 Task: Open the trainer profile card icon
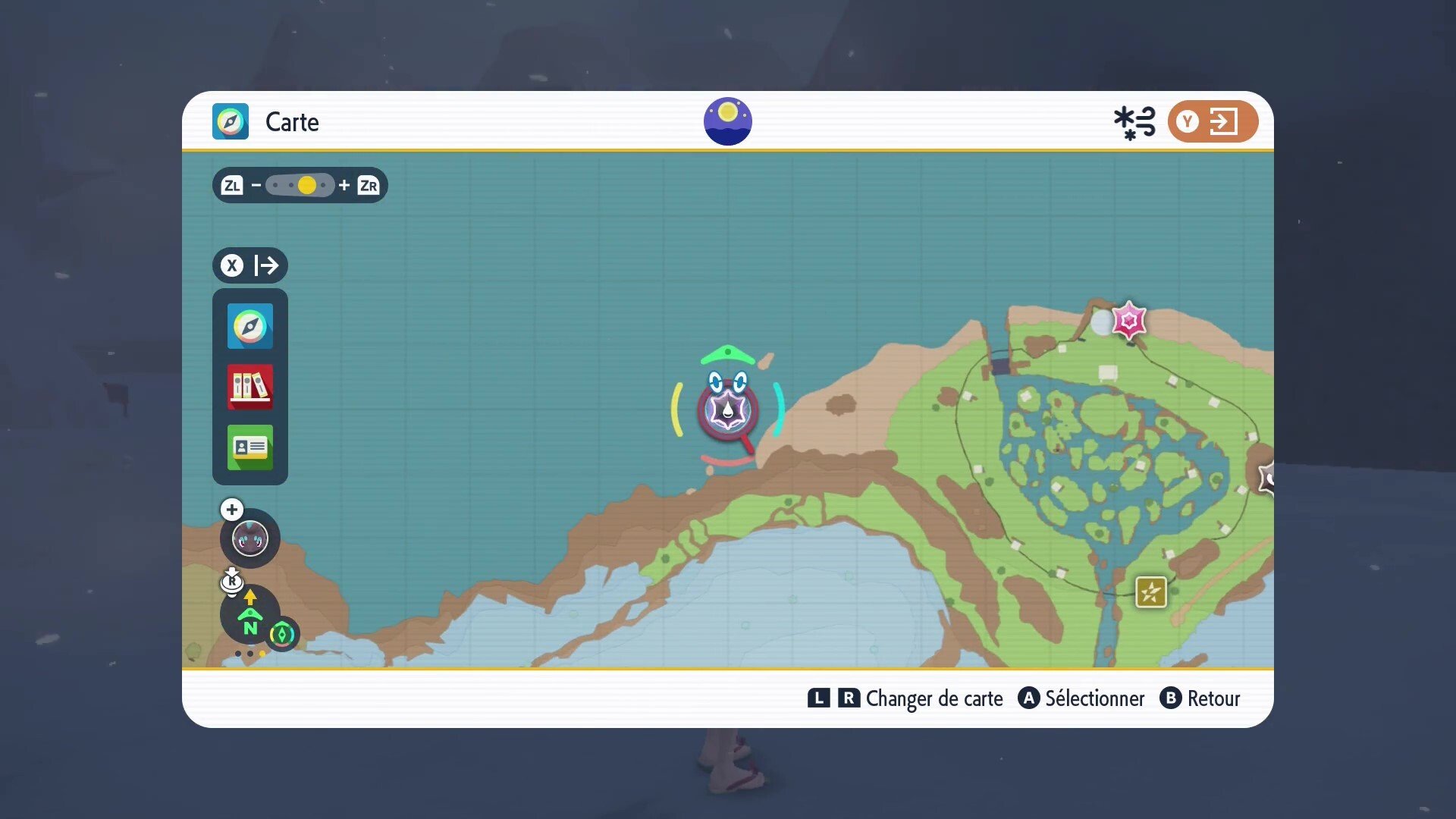point(250,447)
